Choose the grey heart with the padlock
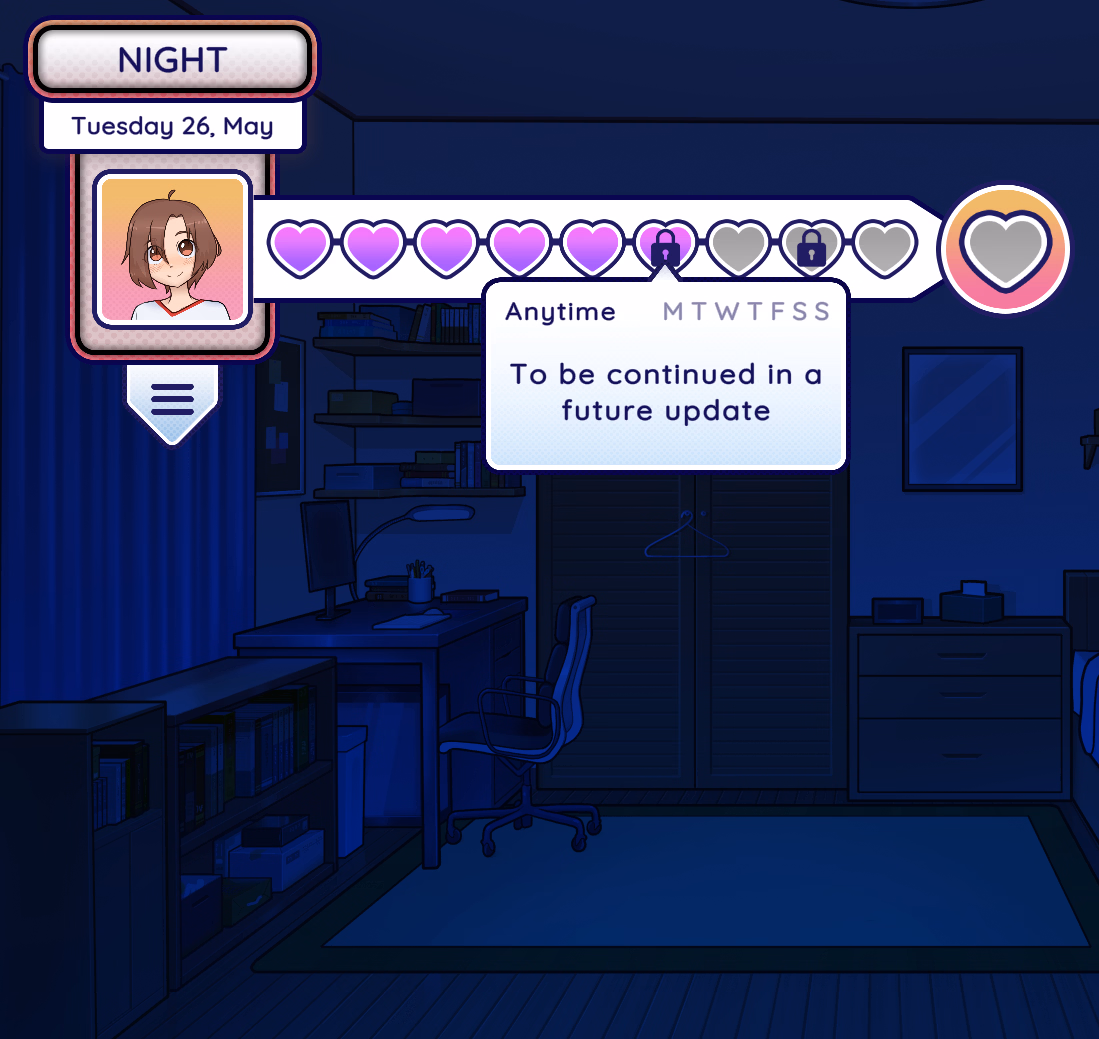The image size is (1099, 1039). [811, 248]
